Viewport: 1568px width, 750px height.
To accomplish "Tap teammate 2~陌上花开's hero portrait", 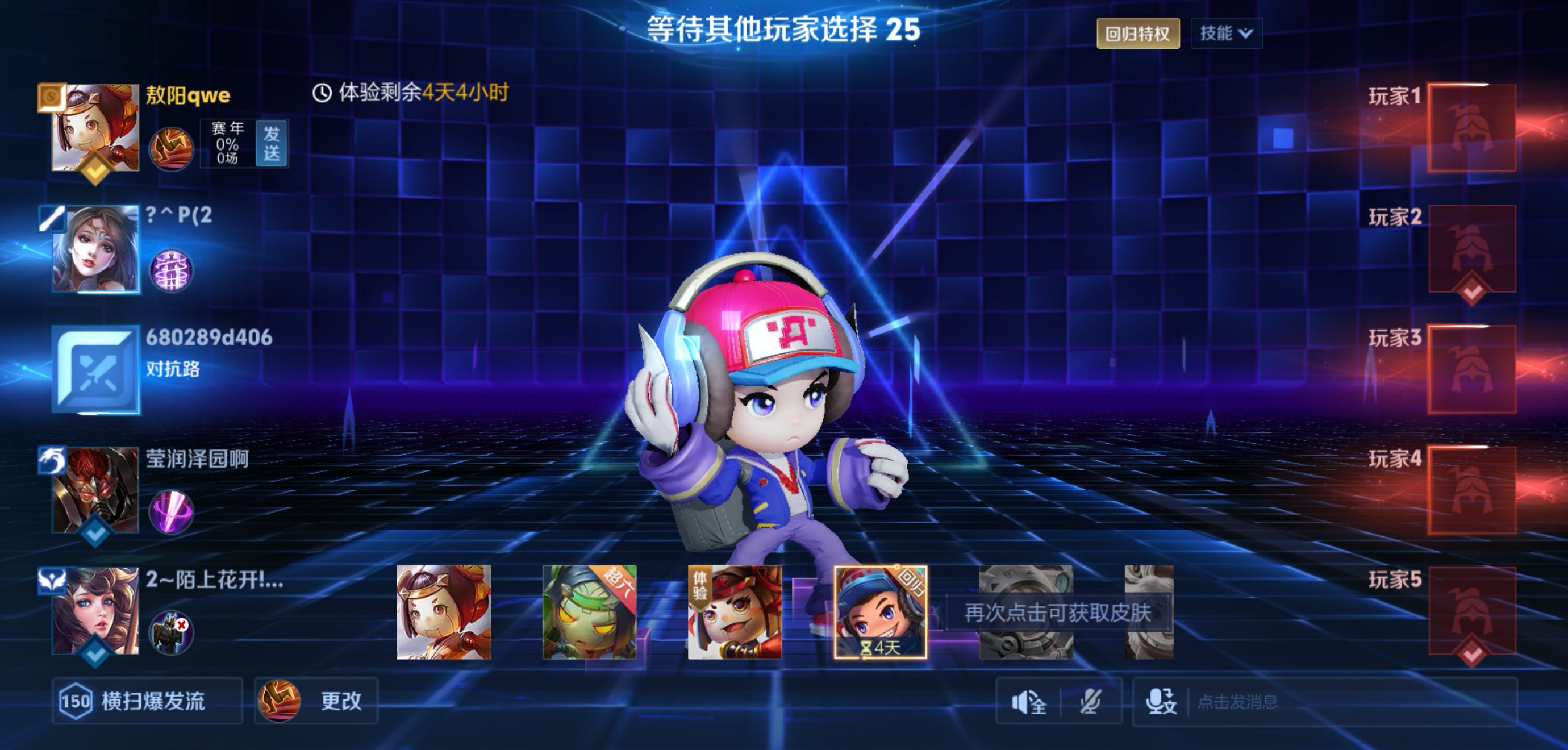I will pyautogui.click(x=95, y=611).
